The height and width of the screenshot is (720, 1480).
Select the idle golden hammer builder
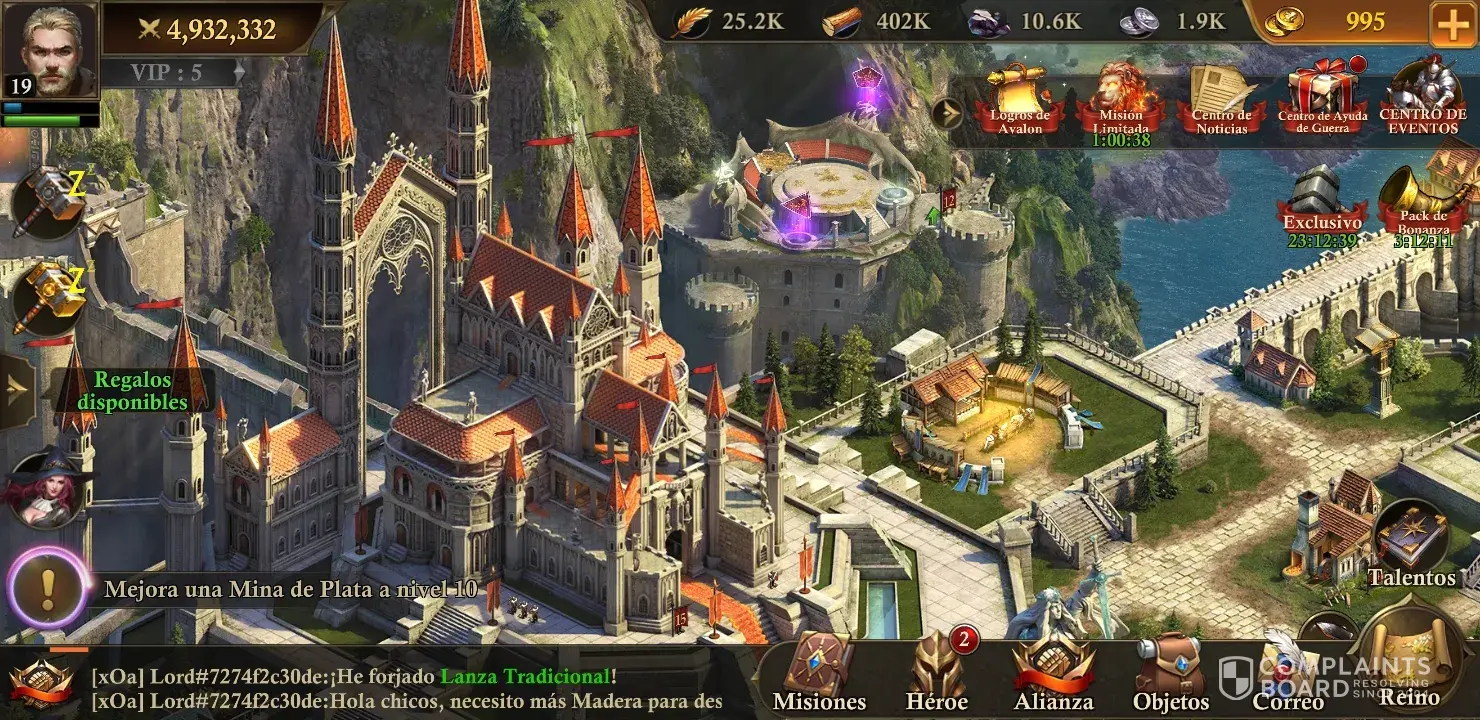coord(48,297)
